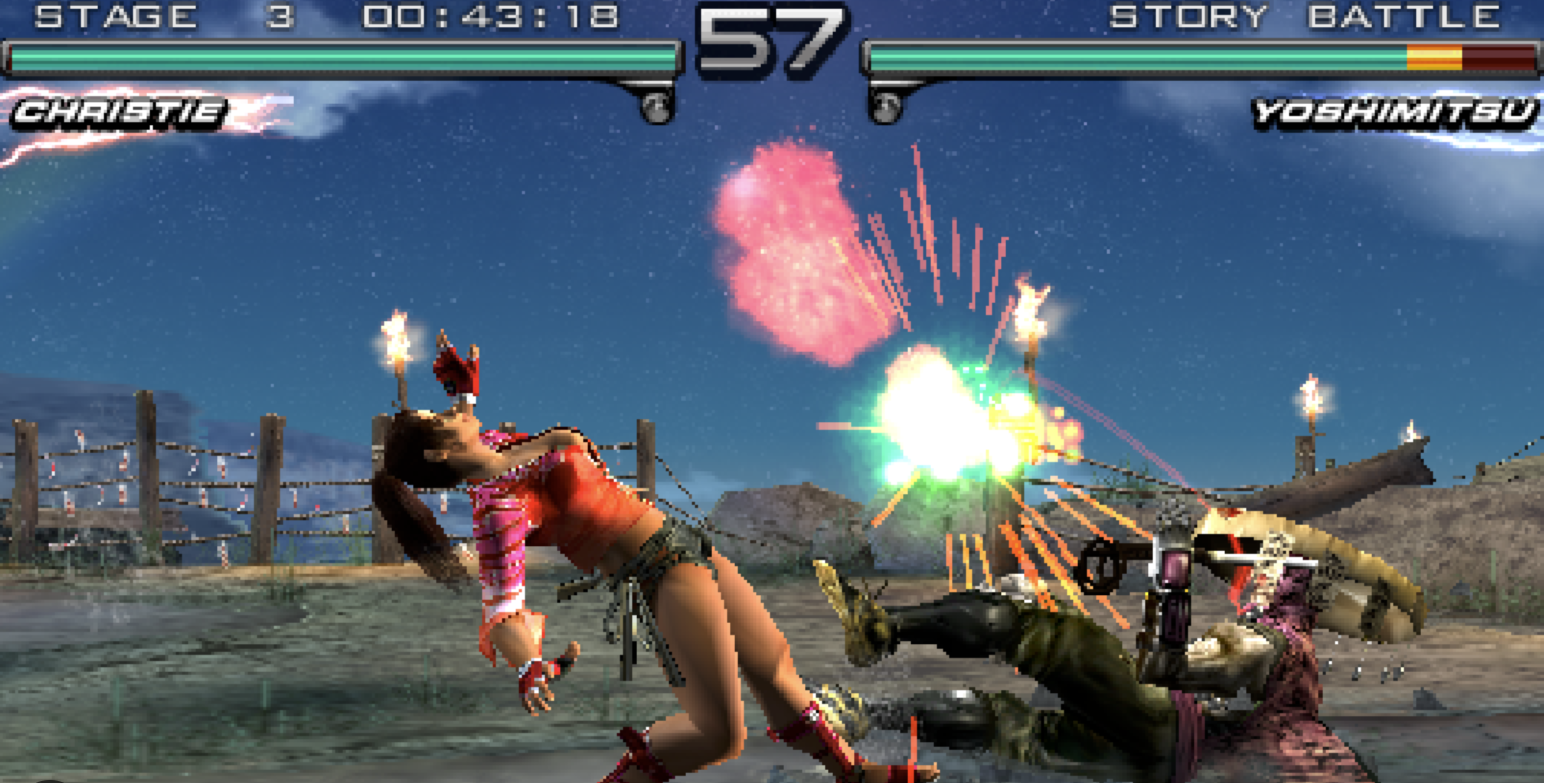Screen dimensions: 1544x783
Task: Select Christie's round-win medal icon
Action: tap(655, 105)
